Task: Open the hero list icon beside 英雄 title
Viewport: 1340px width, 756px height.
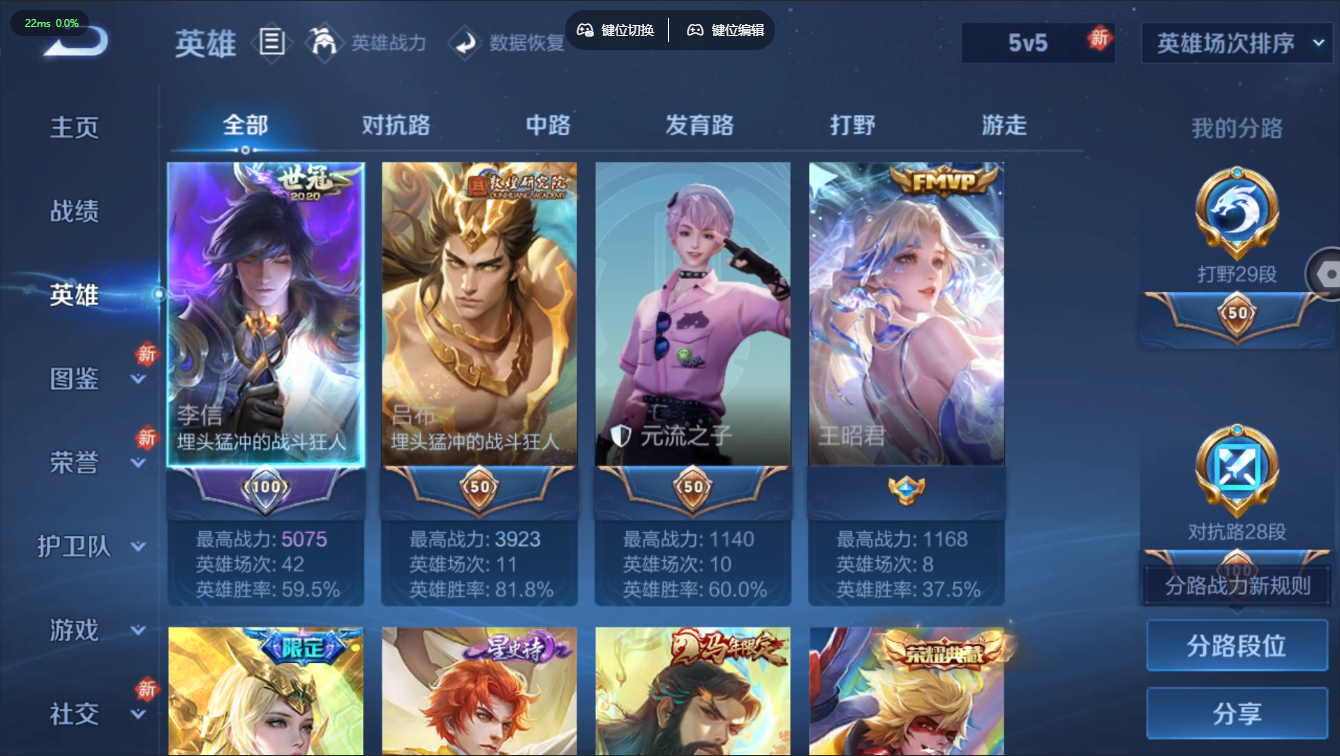Action: [272, 42]
